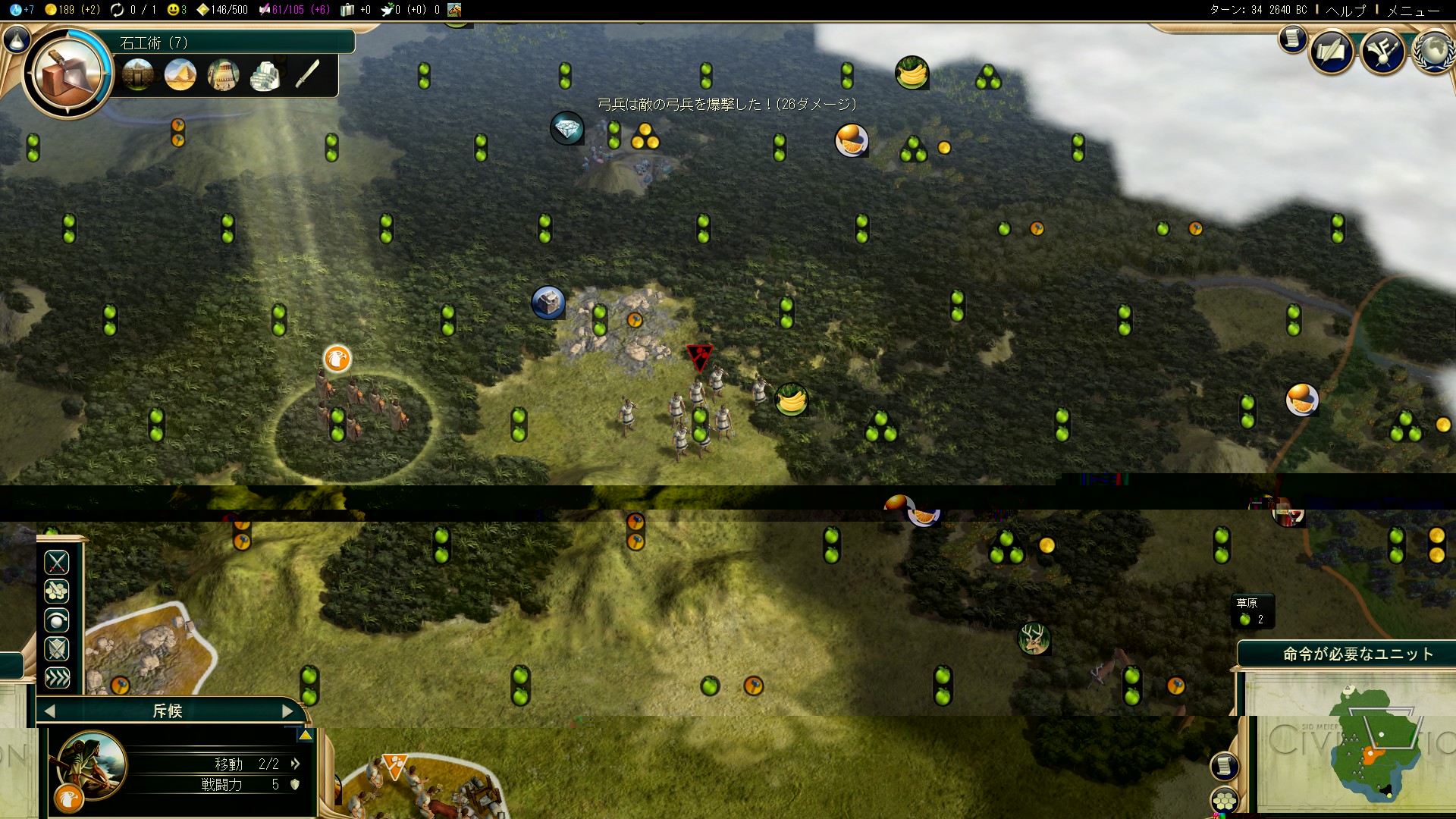Toggle the minimap options hex icon
This screenshot has height=819, width=1456.
[1225, 800]
